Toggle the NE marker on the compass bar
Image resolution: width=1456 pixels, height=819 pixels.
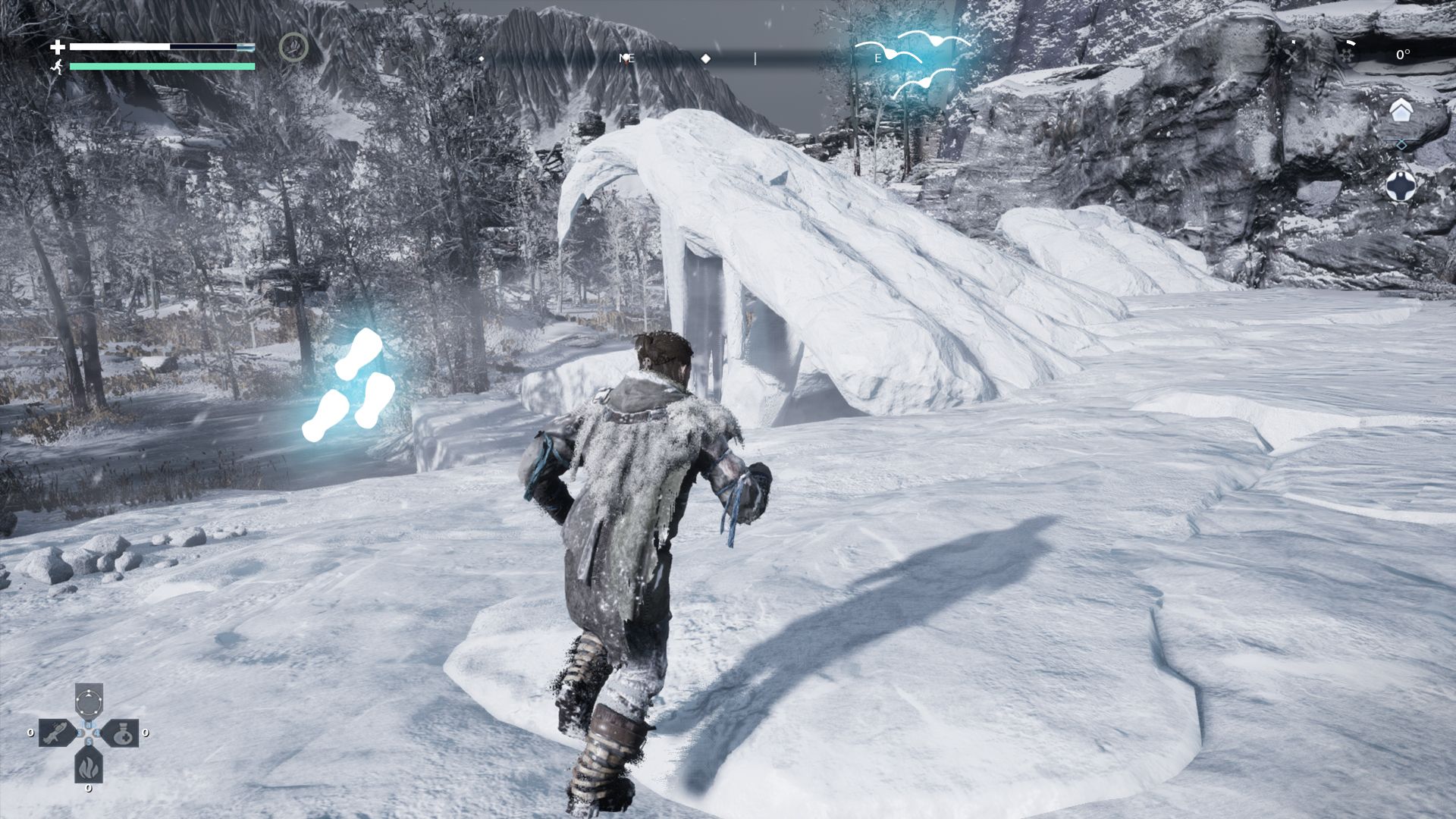(x=626, y=58)
